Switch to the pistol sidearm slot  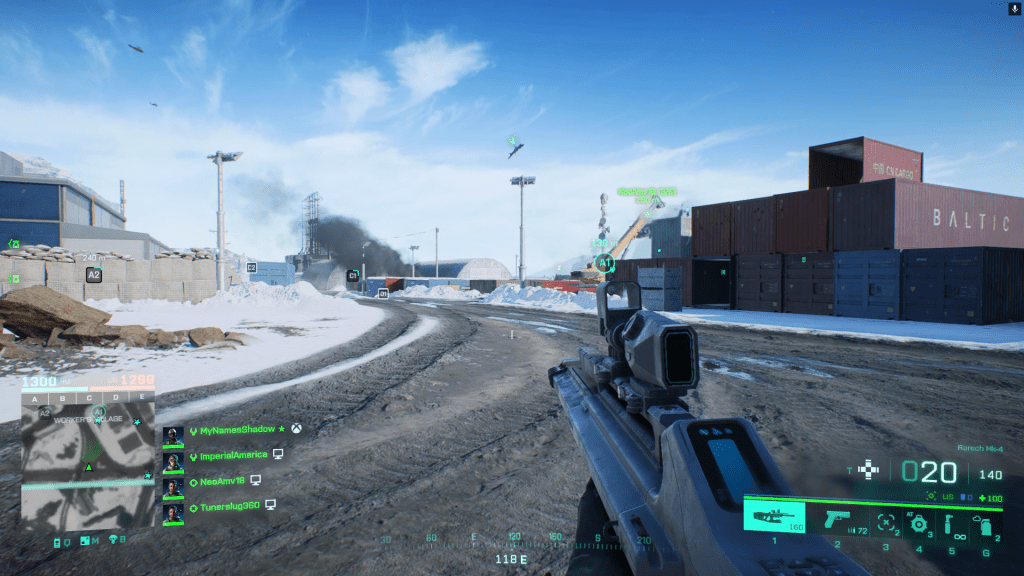pos(838,520)
